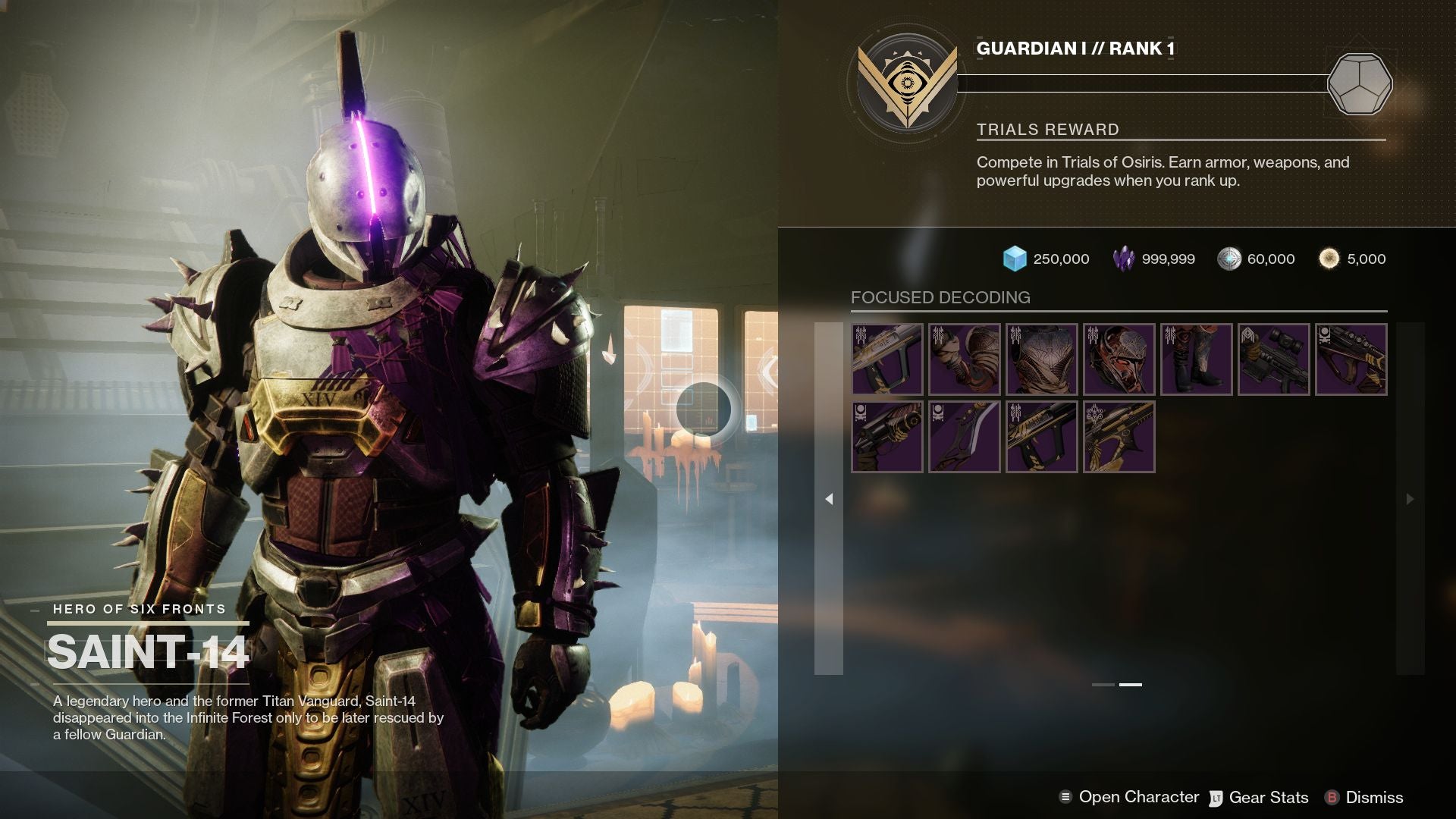1456x819 pixels.
Task: Select the silver-bodied rifle with gold trim
Action: (887, 359)
